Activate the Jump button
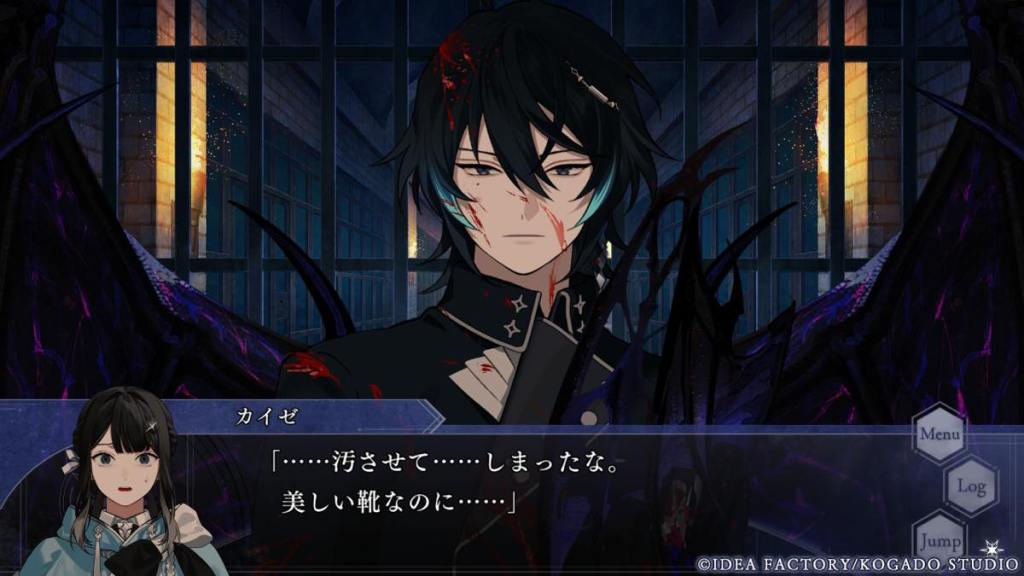 pyautogui.click(x=939, y=538)
